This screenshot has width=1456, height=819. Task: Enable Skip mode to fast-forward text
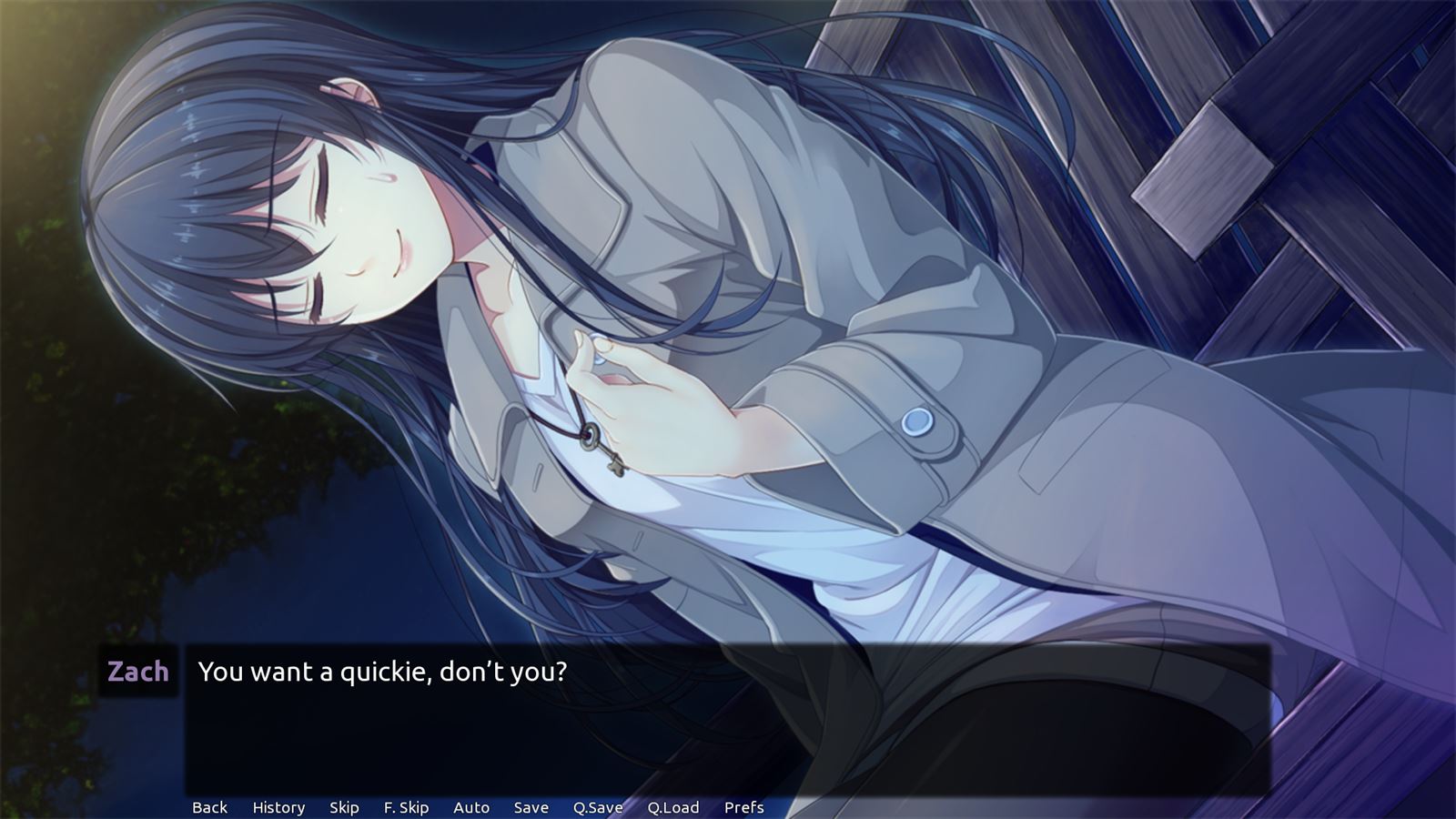[x=343, y=807]
